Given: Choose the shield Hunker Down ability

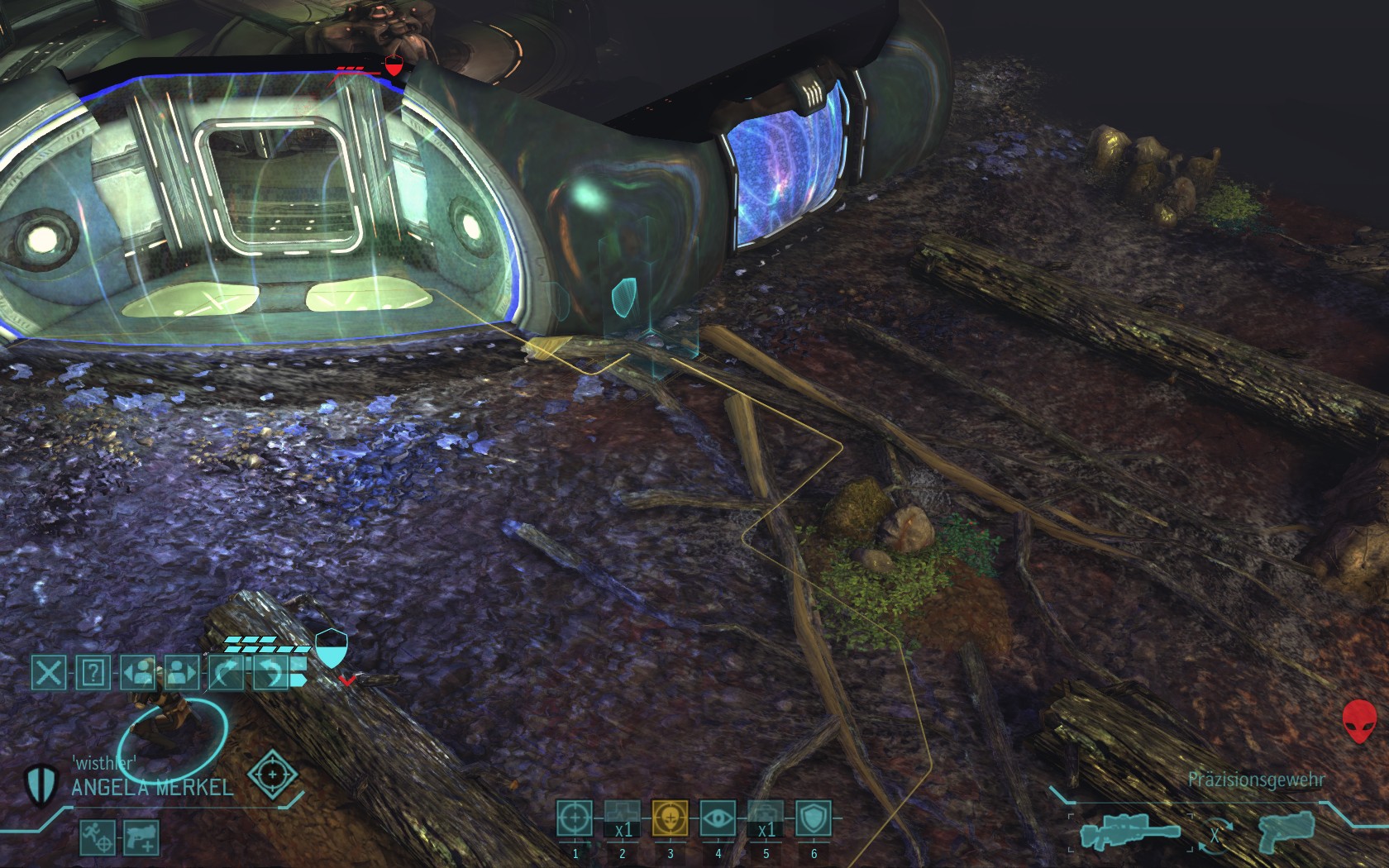Looking at the screenshot, I should pyautogui.click(x=814, y=818).
